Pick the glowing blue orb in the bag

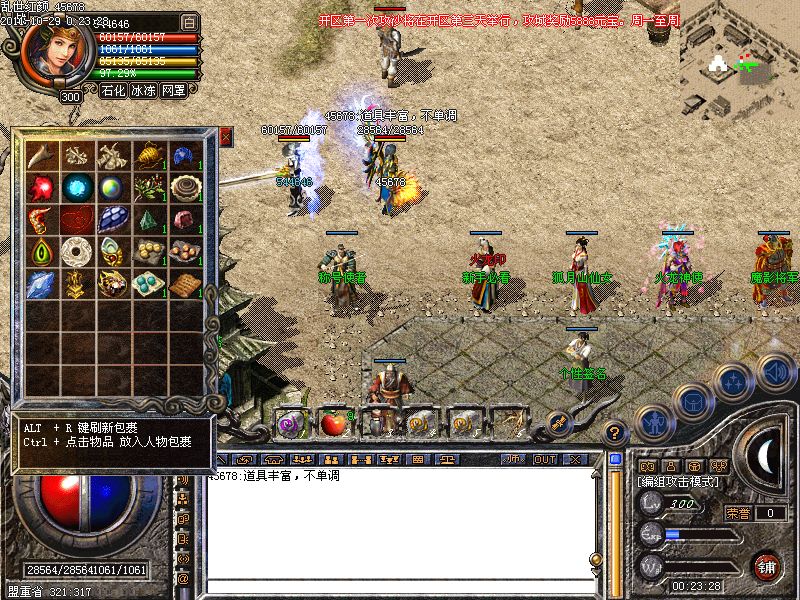click(x=76, y=187)
